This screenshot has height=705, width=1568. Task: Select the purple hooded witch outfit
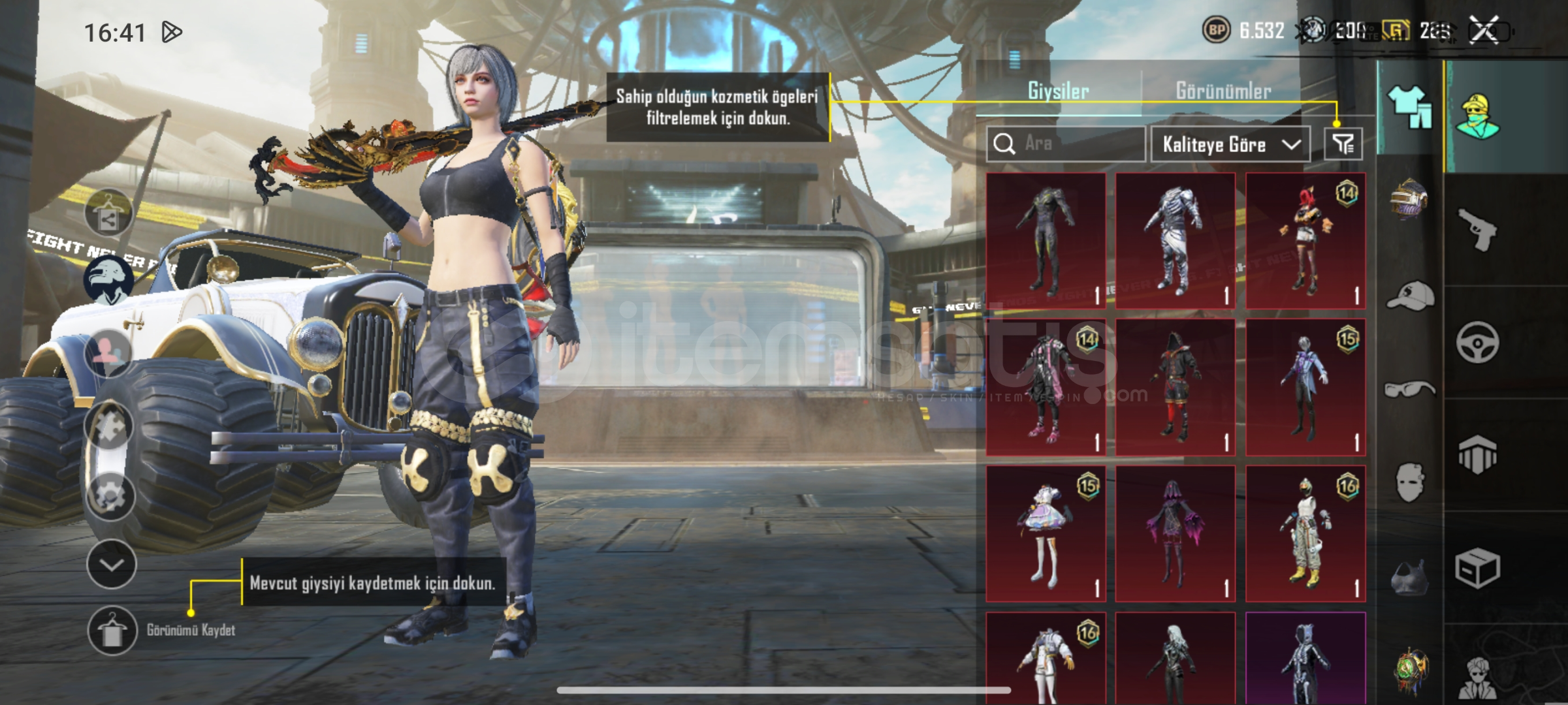[x=1175, y=533]
